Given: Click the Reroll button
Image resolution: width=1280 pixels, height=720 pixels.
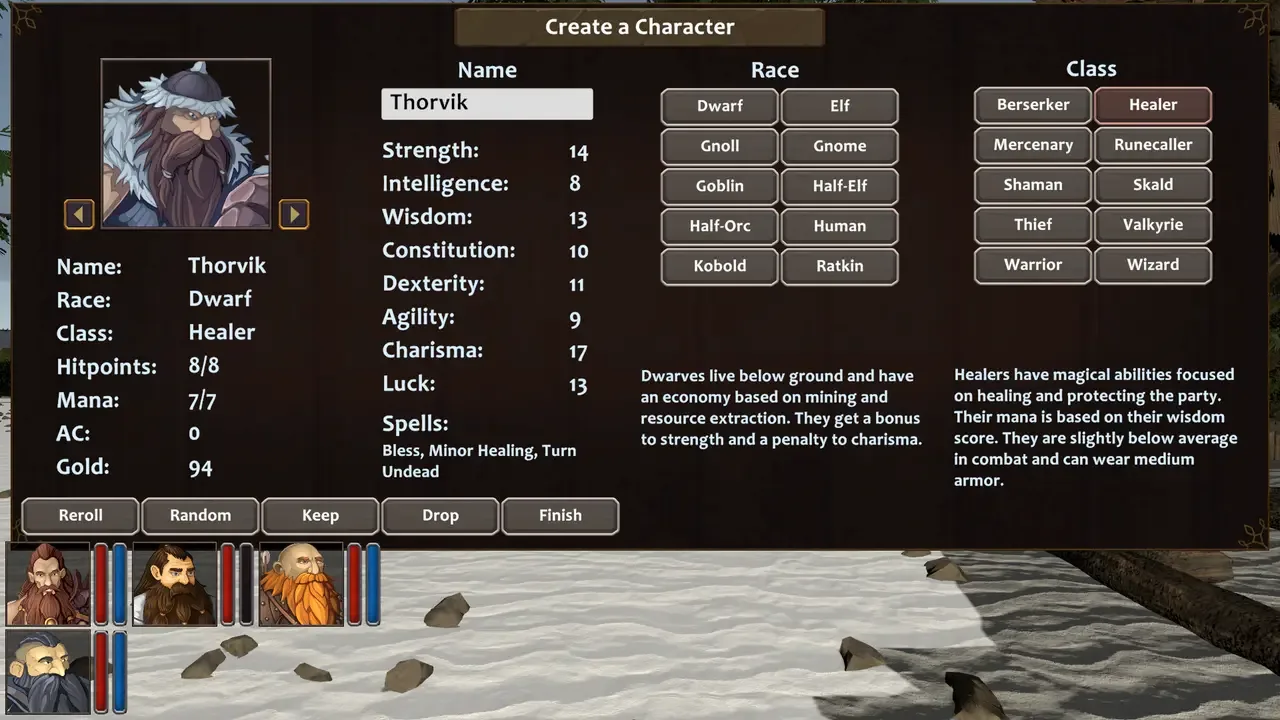Looking at the screenshot, I should point(80,516).
